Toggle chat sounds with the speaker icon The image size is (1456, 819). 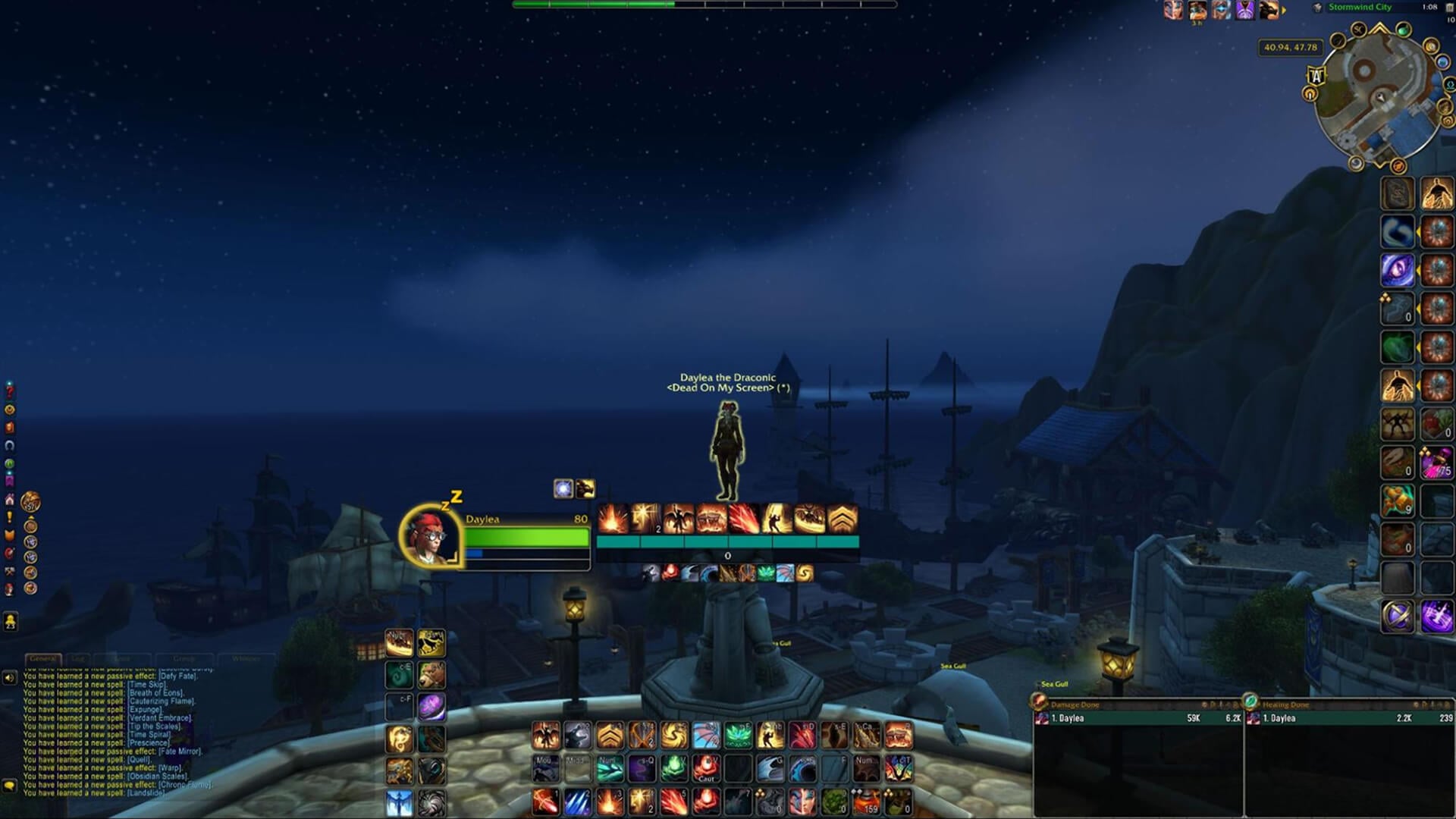tap(9, 678)
